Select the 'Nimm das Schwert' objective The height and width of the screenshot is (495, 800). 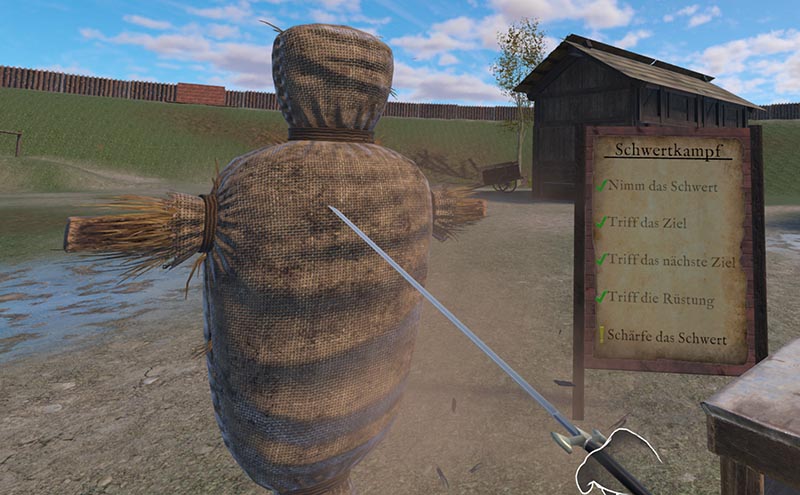(x=659, y=185)
